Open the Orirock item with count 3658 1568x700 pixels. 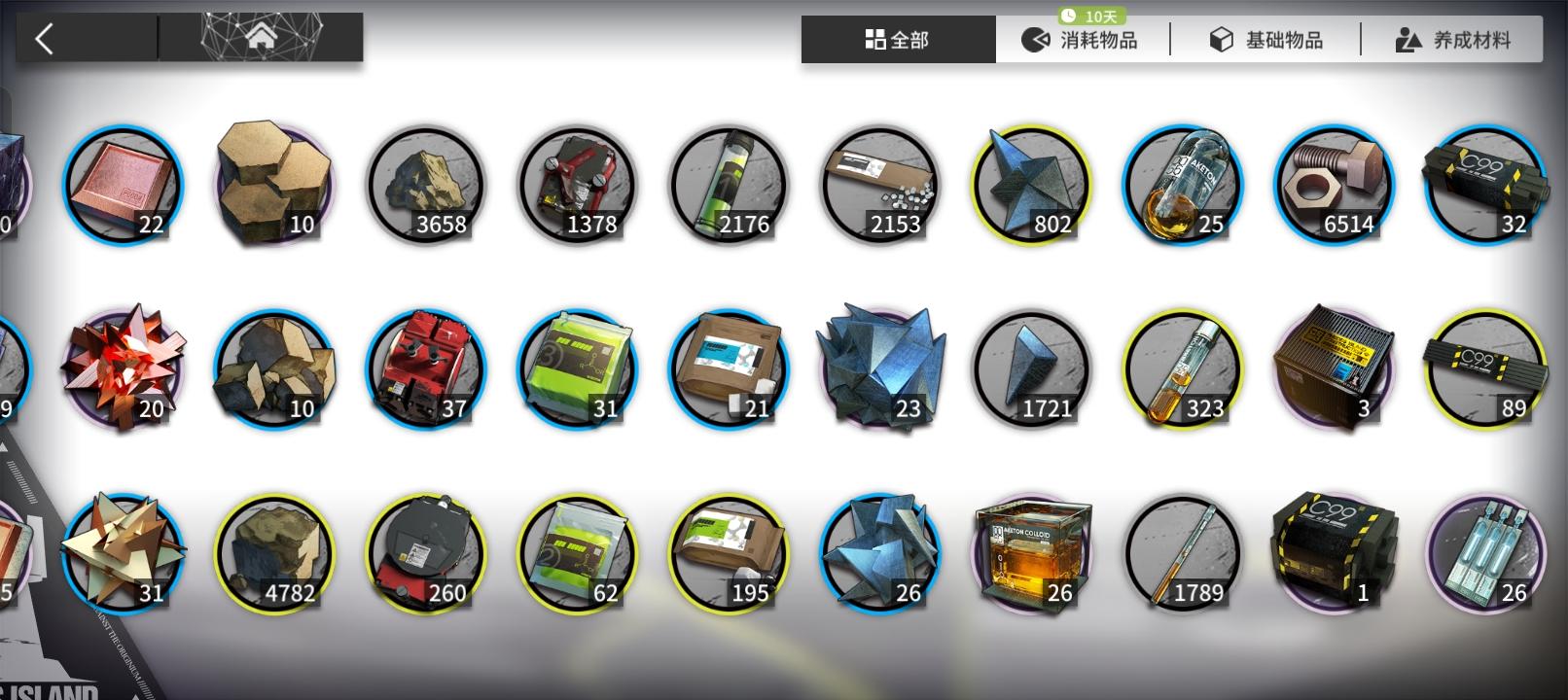pos(425,185)
